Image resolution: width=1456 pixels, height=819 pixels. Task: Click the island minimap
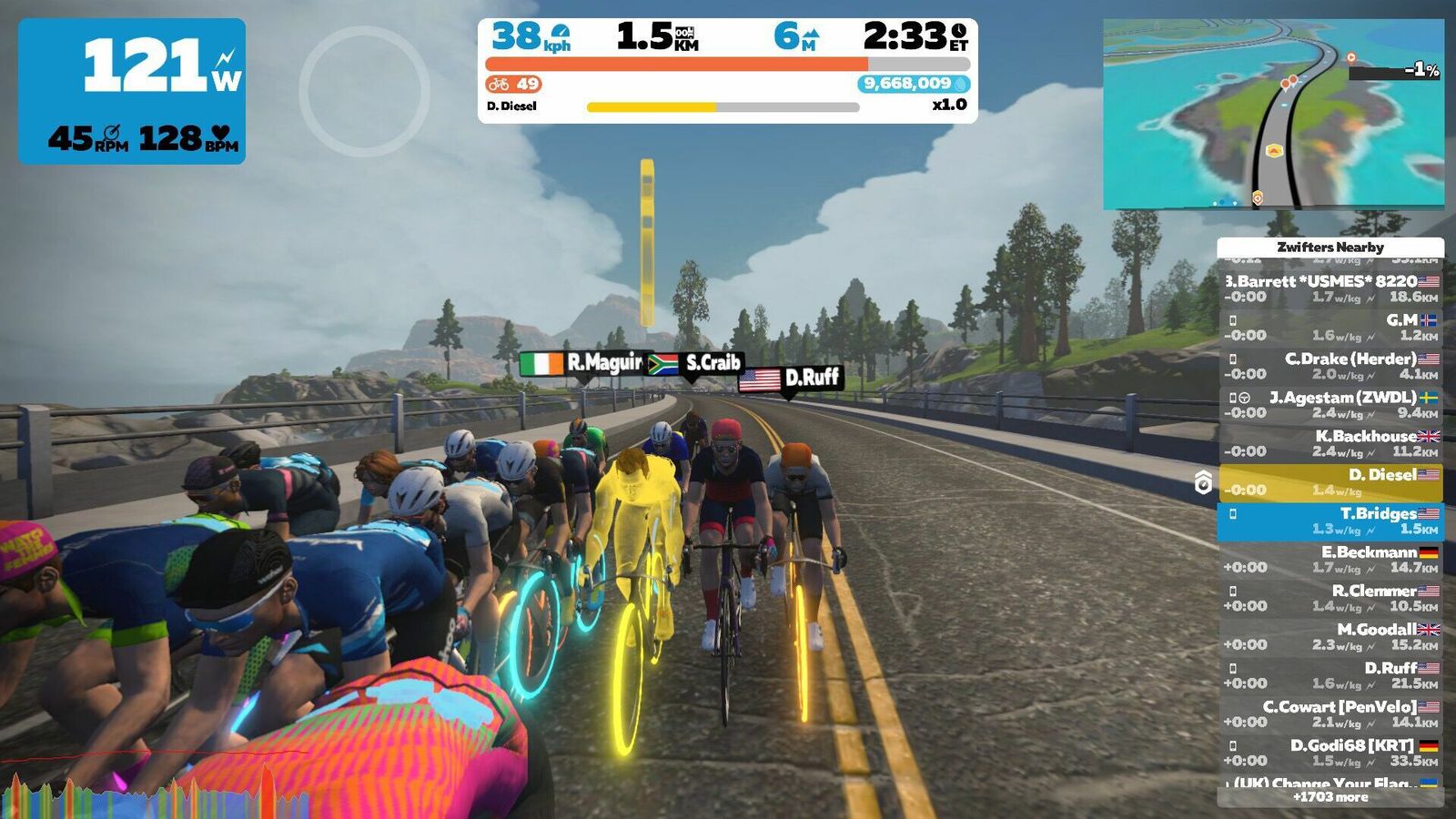coord(1273,114)
